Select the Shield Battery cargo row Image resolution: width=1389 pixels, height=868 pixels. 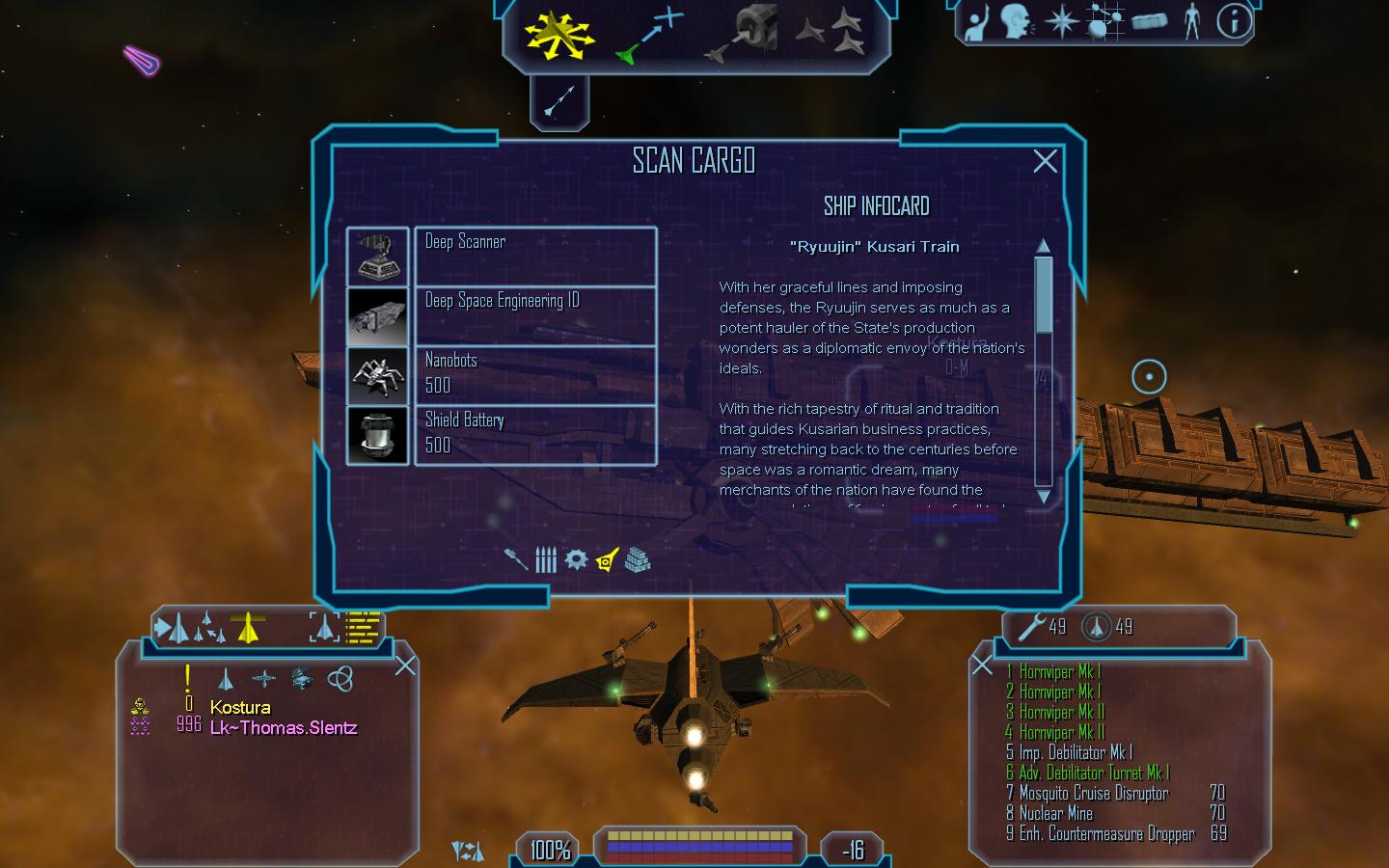click(x=535, y=435)
